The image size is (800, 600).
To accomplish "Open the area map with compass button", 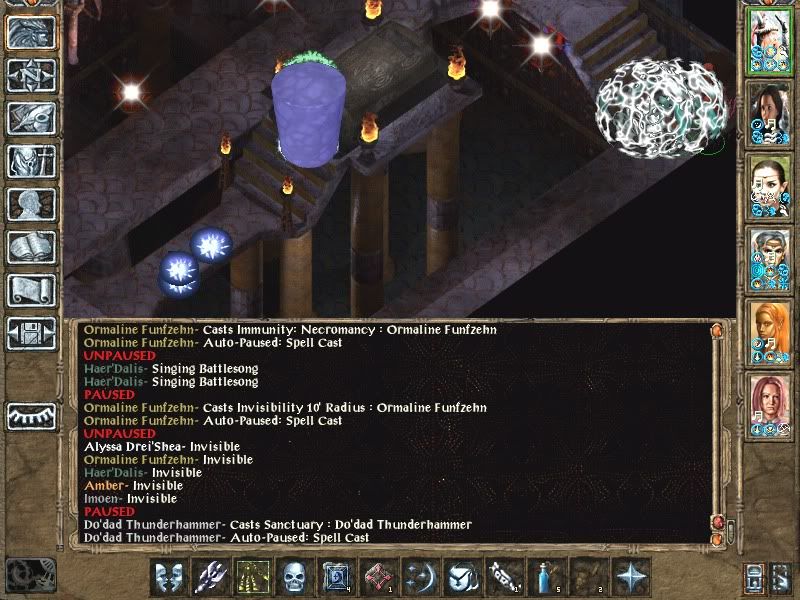I will (x=31, y=76).
